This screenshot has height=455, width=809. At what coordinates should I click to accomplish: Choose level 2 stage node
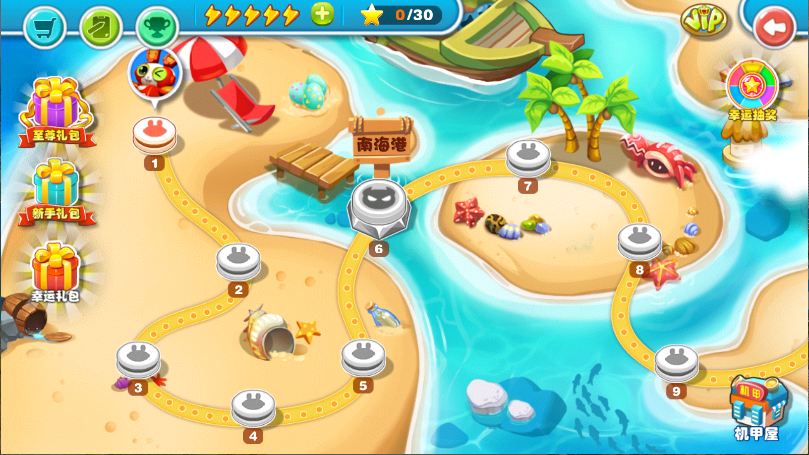[238, 262]
